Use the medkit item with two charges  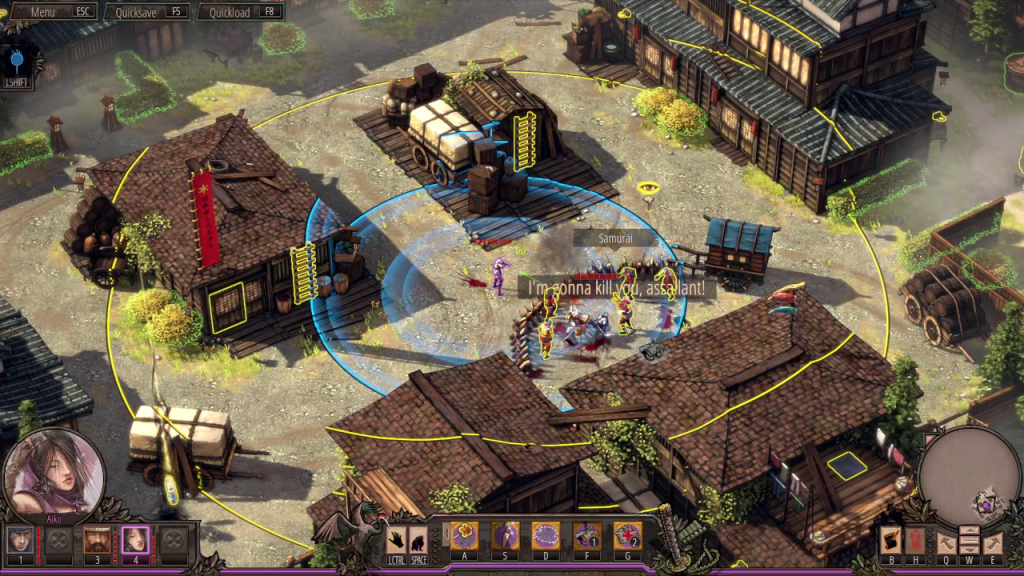(x=627, y=535)
